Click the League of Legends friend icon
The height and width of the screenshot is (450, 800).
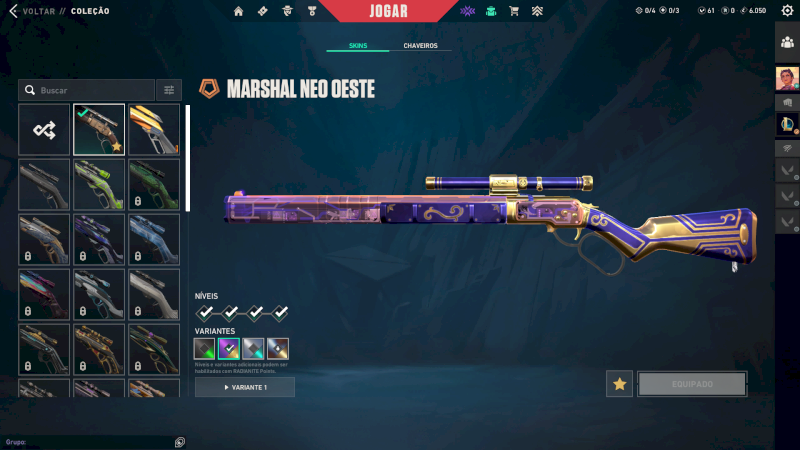(x=787, y=123)
